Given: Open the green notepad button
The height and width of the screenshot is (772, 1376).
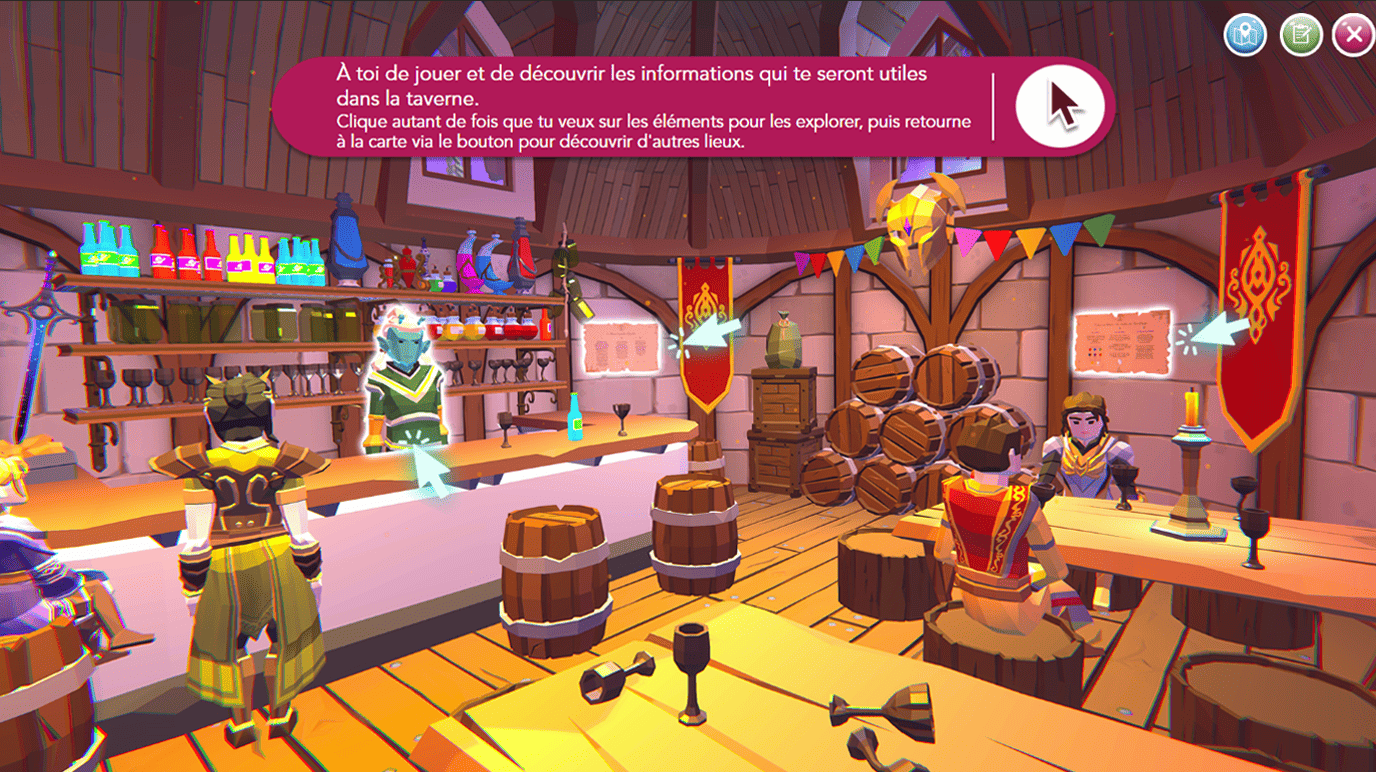Looking at the screenshot, I should [1301, 35].
